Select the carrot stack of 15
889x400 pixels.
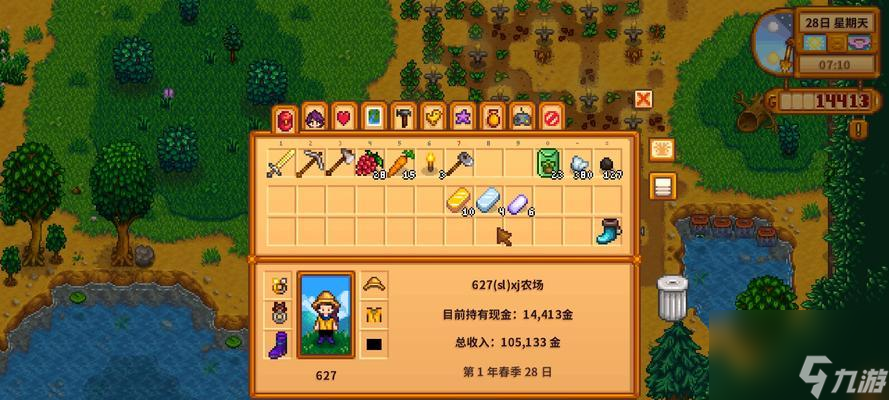pos(400,164)
